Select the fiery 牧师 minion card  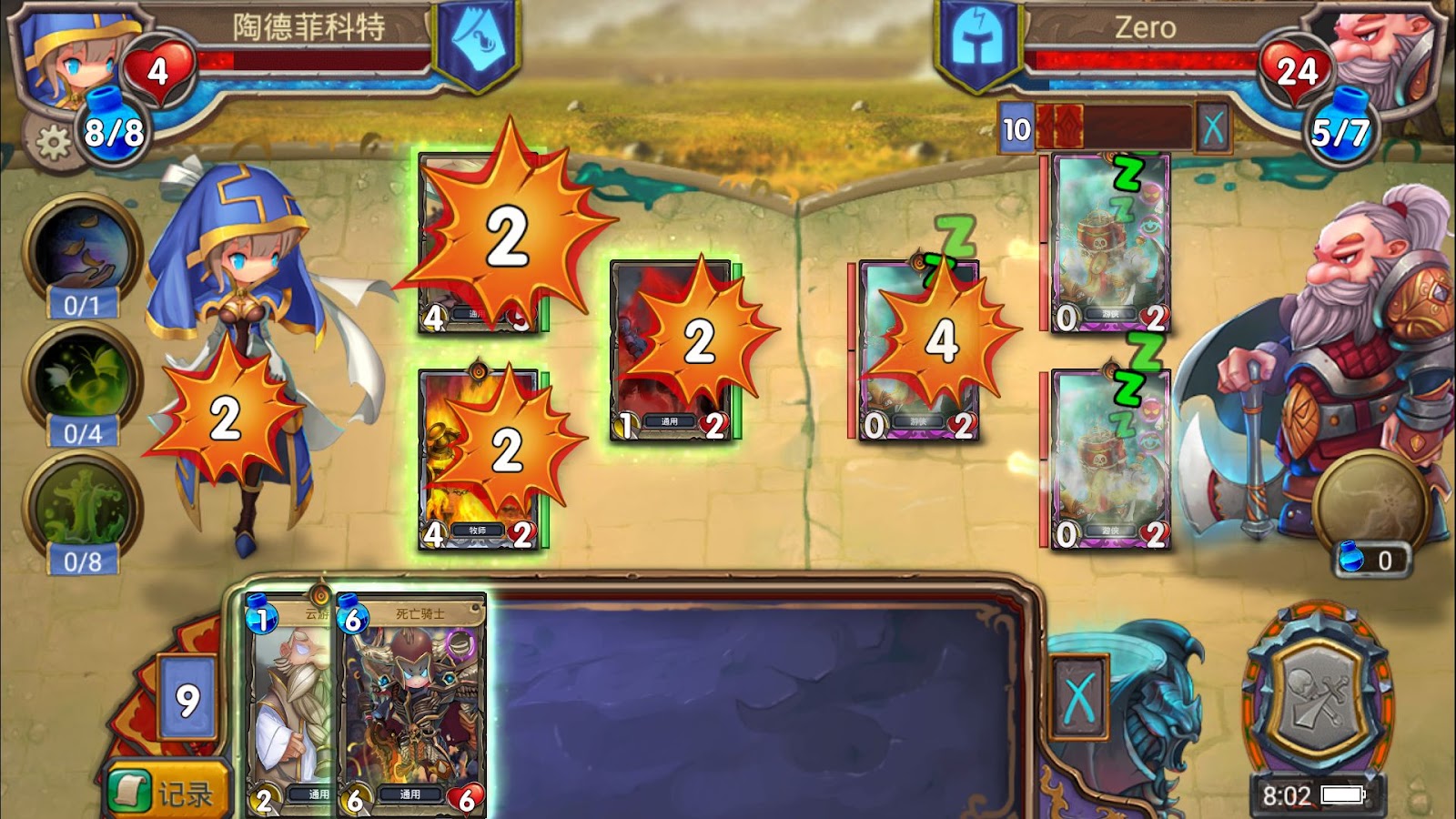[479, 460]
